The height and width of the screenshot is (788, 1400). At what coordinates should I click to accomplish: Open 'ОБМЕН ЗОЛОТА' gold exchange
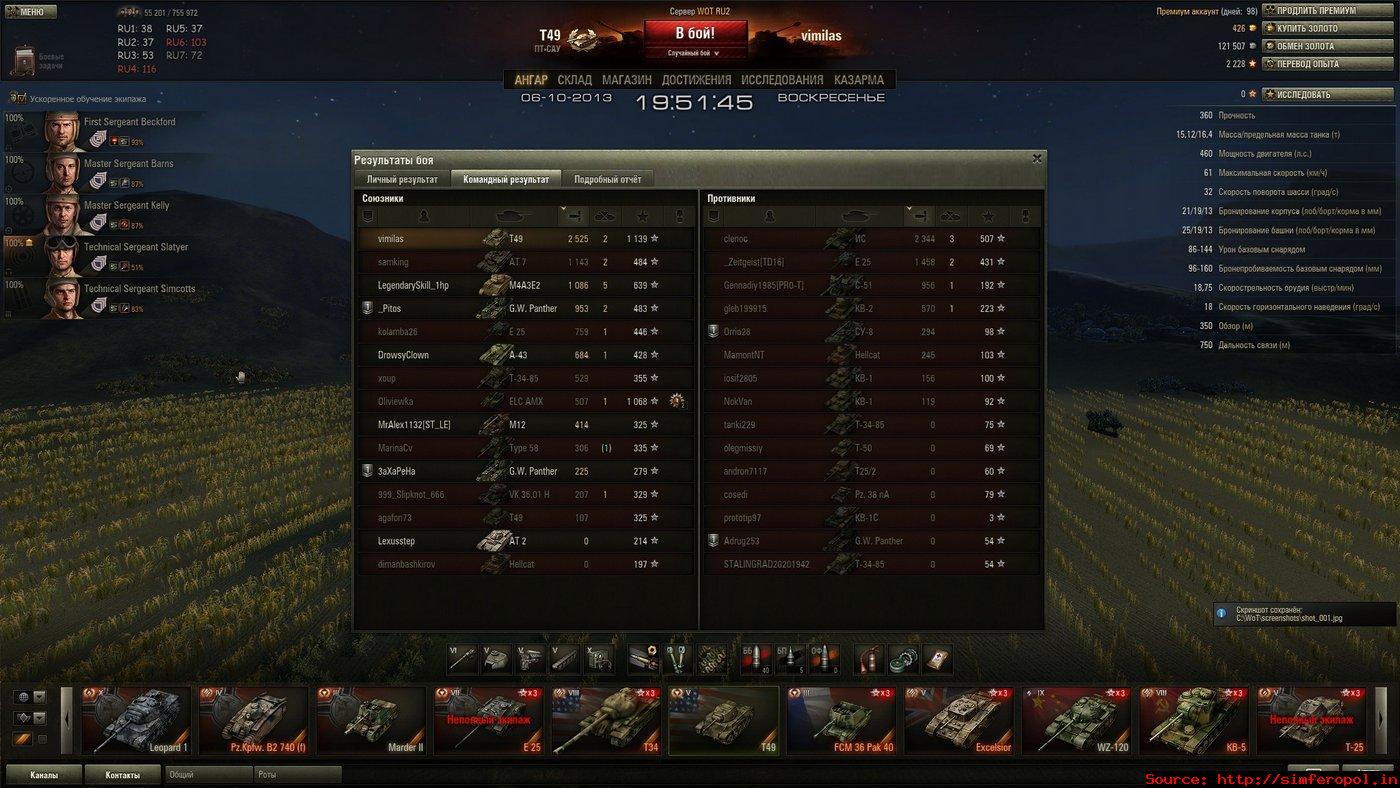tap(1329, 46)
